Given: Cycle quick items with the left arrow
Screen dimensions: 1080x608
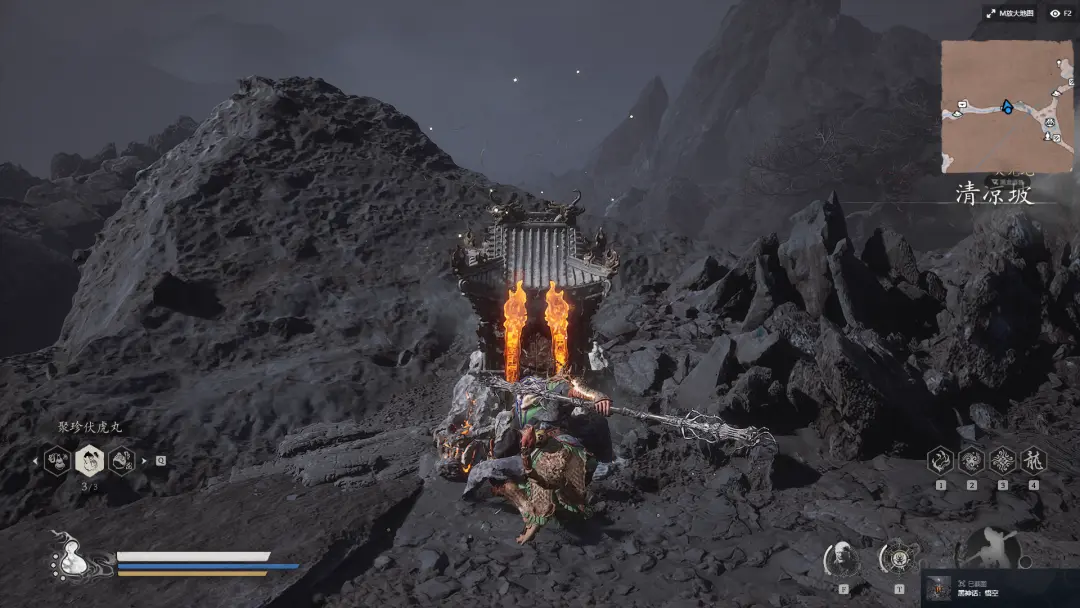Looking at the screenshot, I should pyautogui.click(x=37, y=461).
